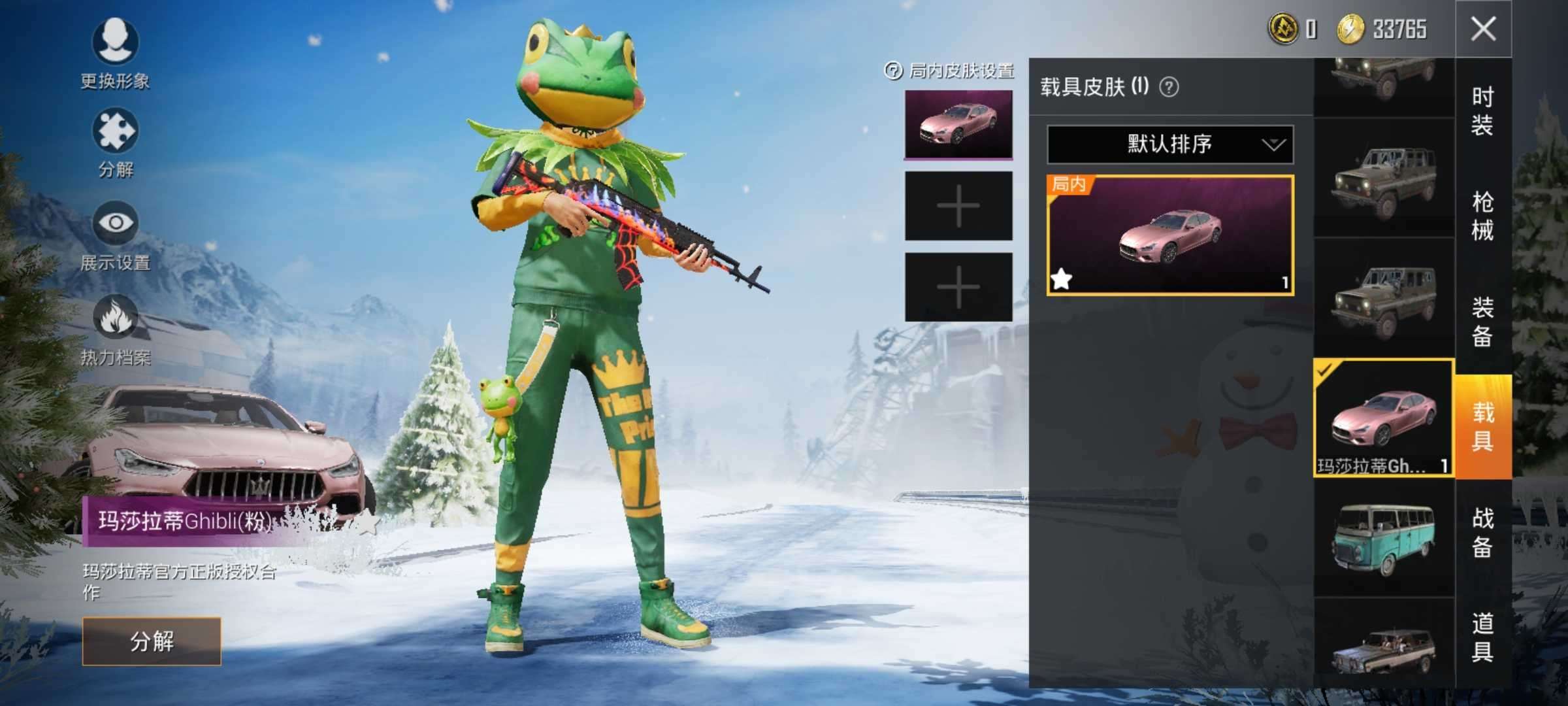Viewport: 1568px width, 706px height.
Task: Toggle the star on Maserati Ghibli title
Action: click(x=368, y=522)
